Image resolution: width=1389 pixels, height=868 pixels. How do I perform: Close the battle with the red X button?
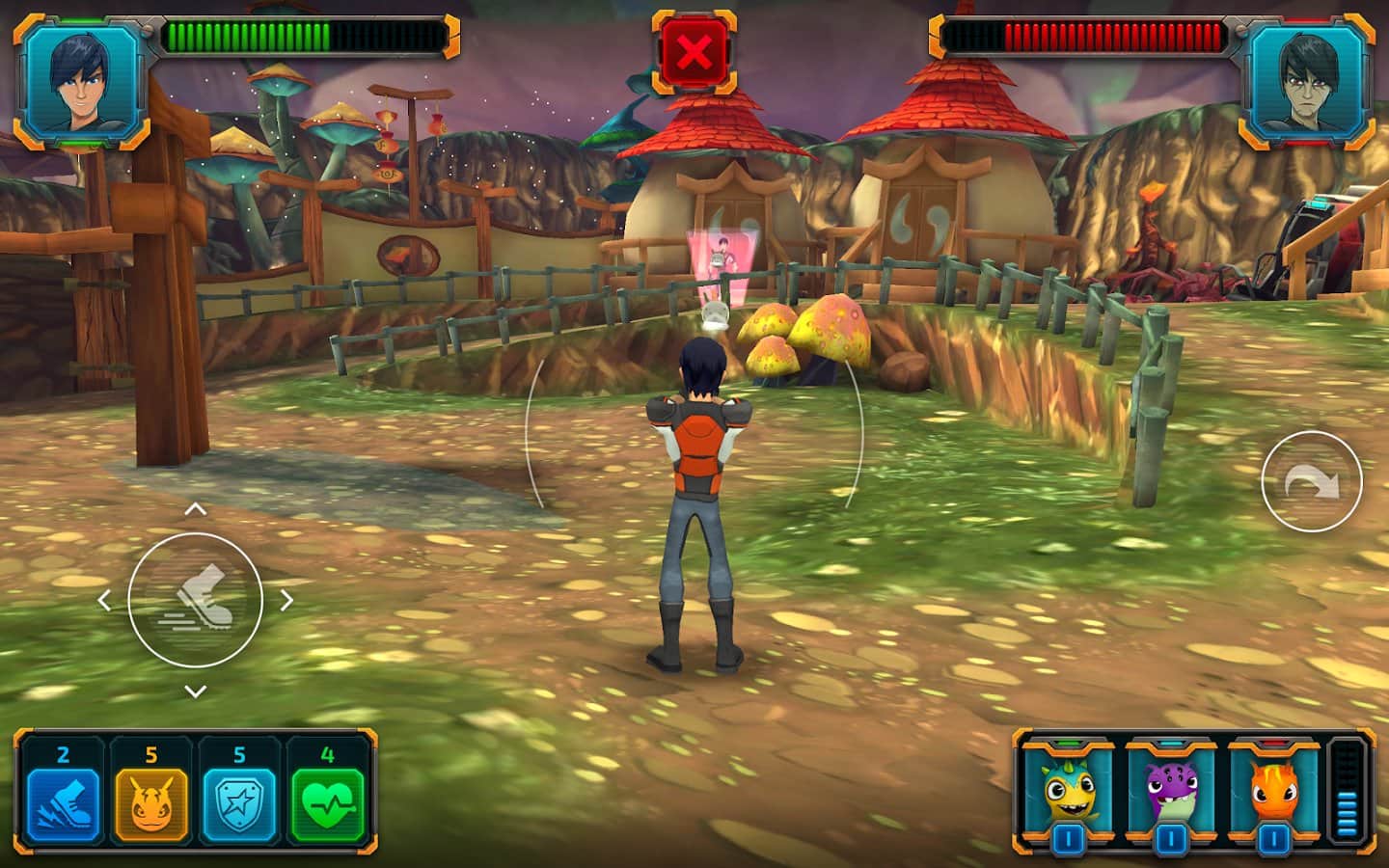pos(694,52)
